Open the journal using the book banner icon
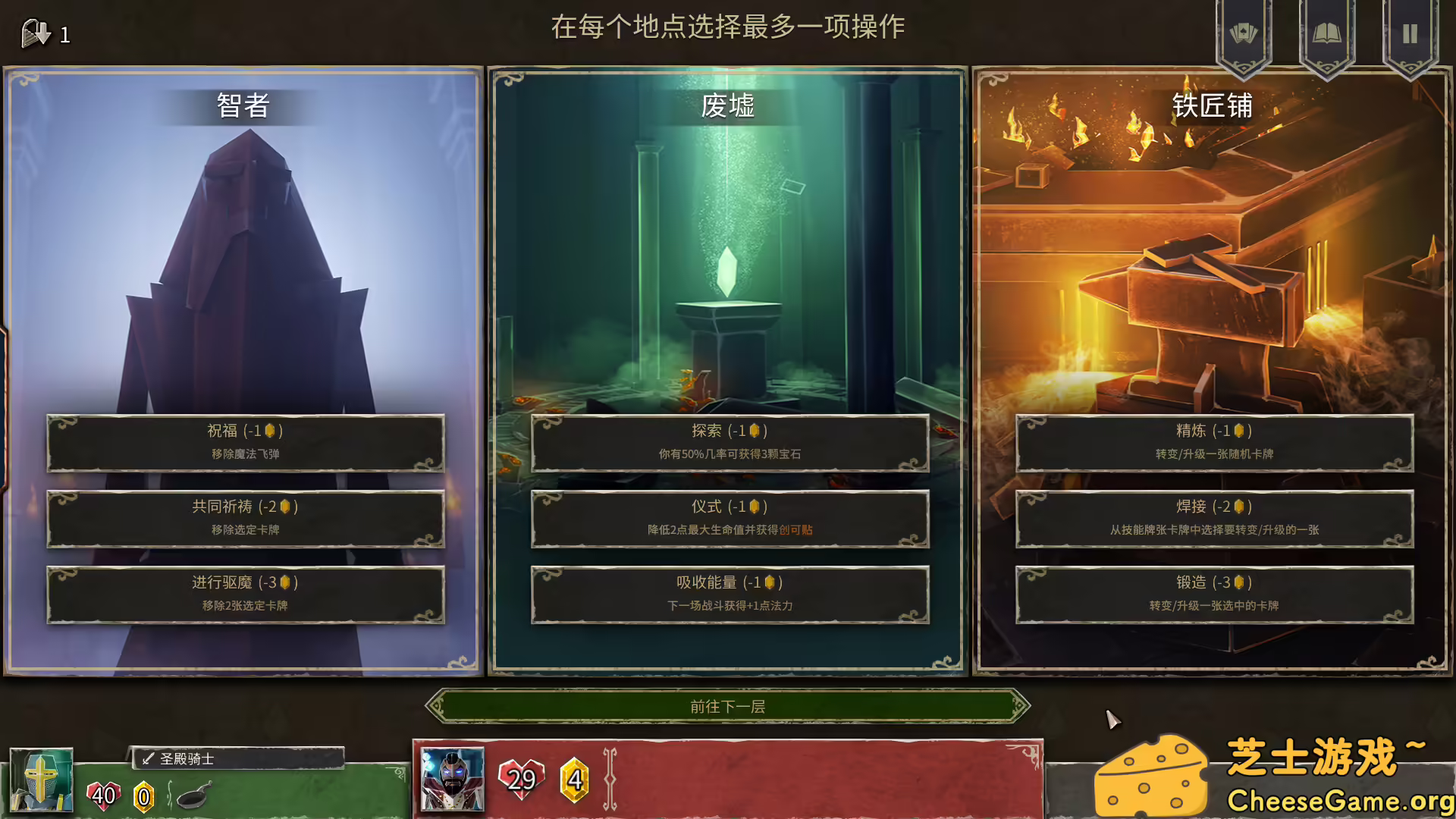The image size is (1456, 819). (1328, 30)
